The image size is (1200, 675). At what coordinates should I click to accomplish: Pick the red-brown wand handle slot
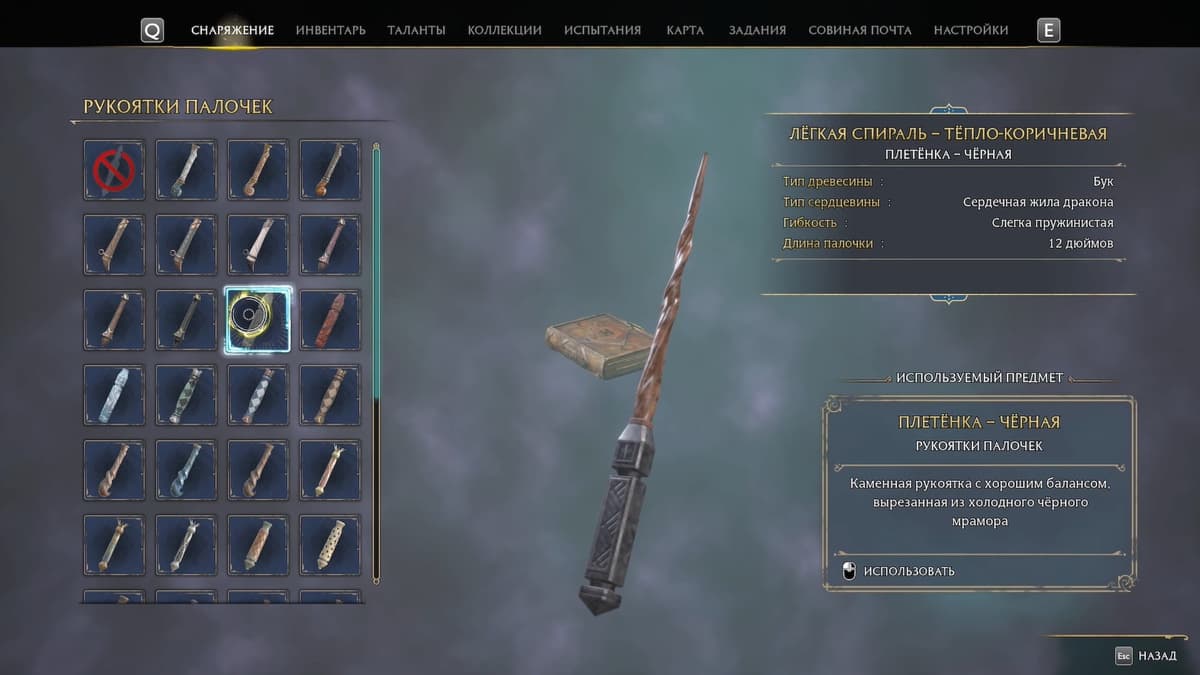(330, 320)
